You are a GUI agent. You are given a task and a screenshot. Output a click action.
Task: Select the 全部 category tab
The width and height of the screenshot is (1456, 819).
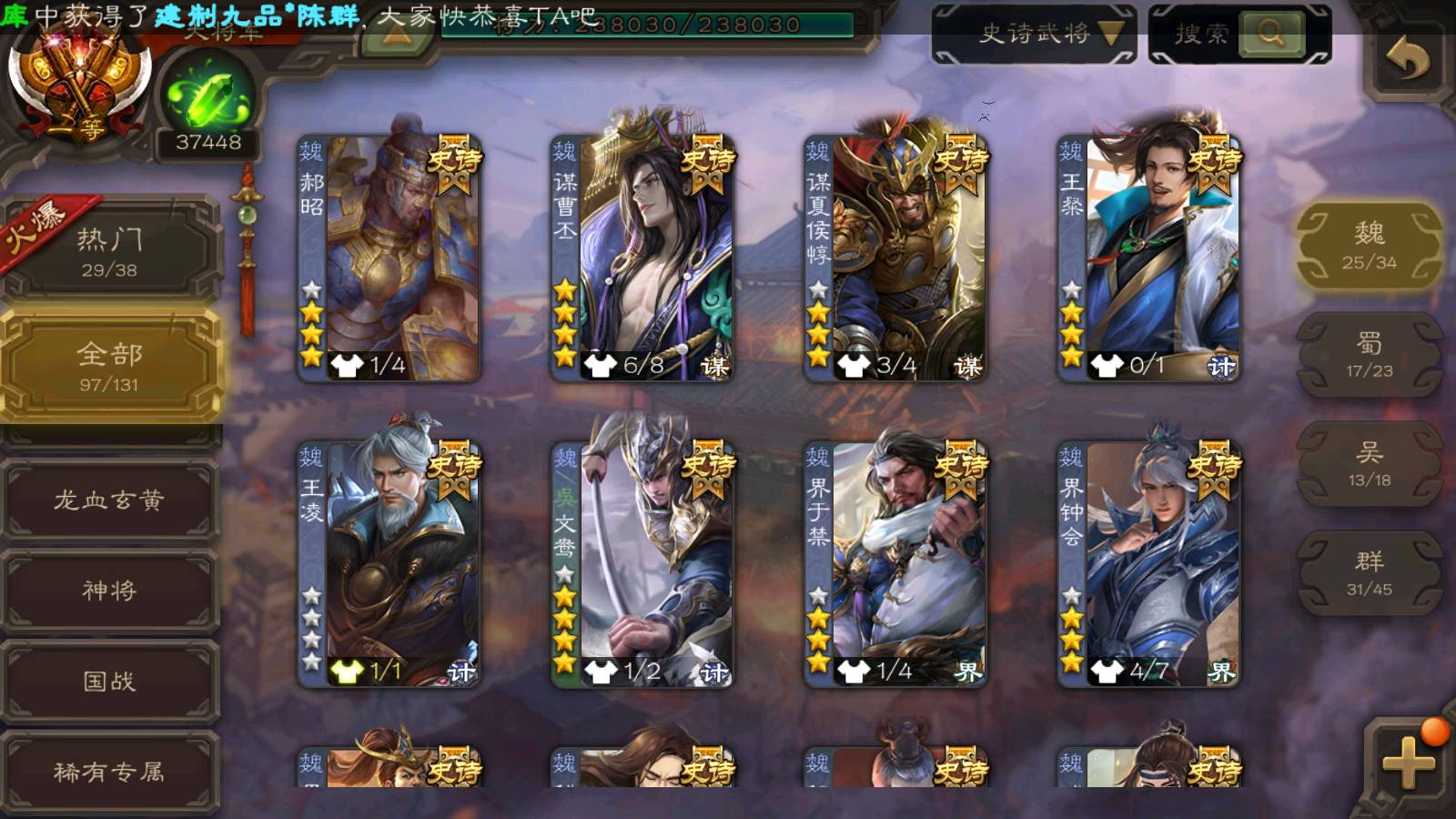point(109,366)
